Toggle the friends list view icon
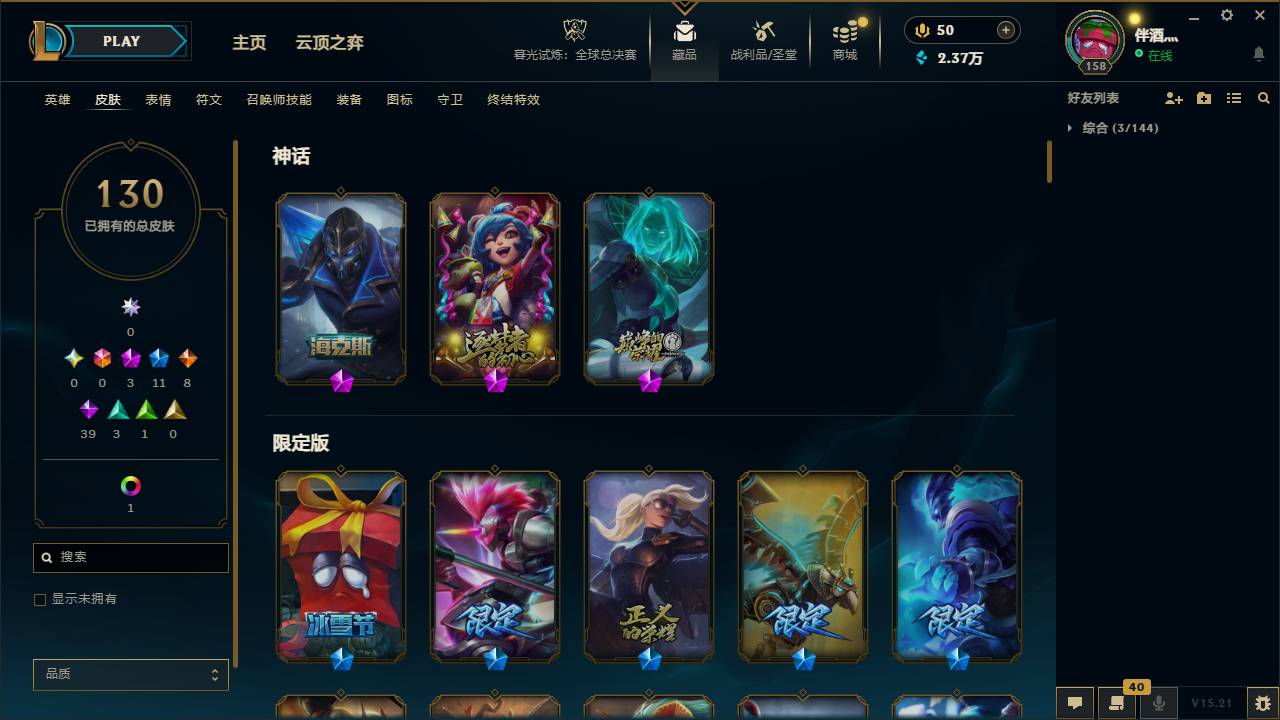The height and width of the screenshot is (720, 1280). click(1234, 97)
